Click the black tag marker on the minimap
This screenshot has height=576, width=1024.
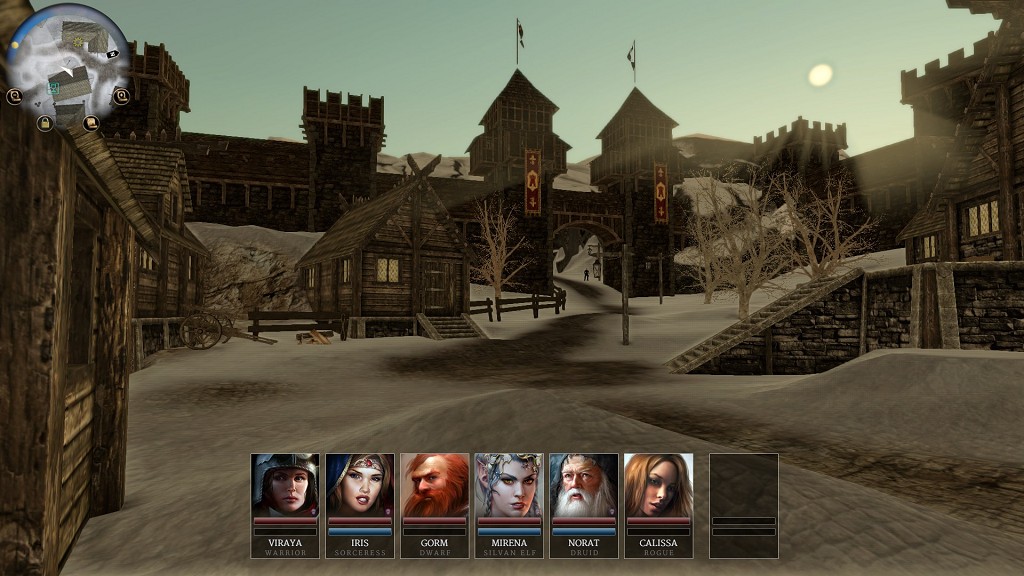click(113, 53)
